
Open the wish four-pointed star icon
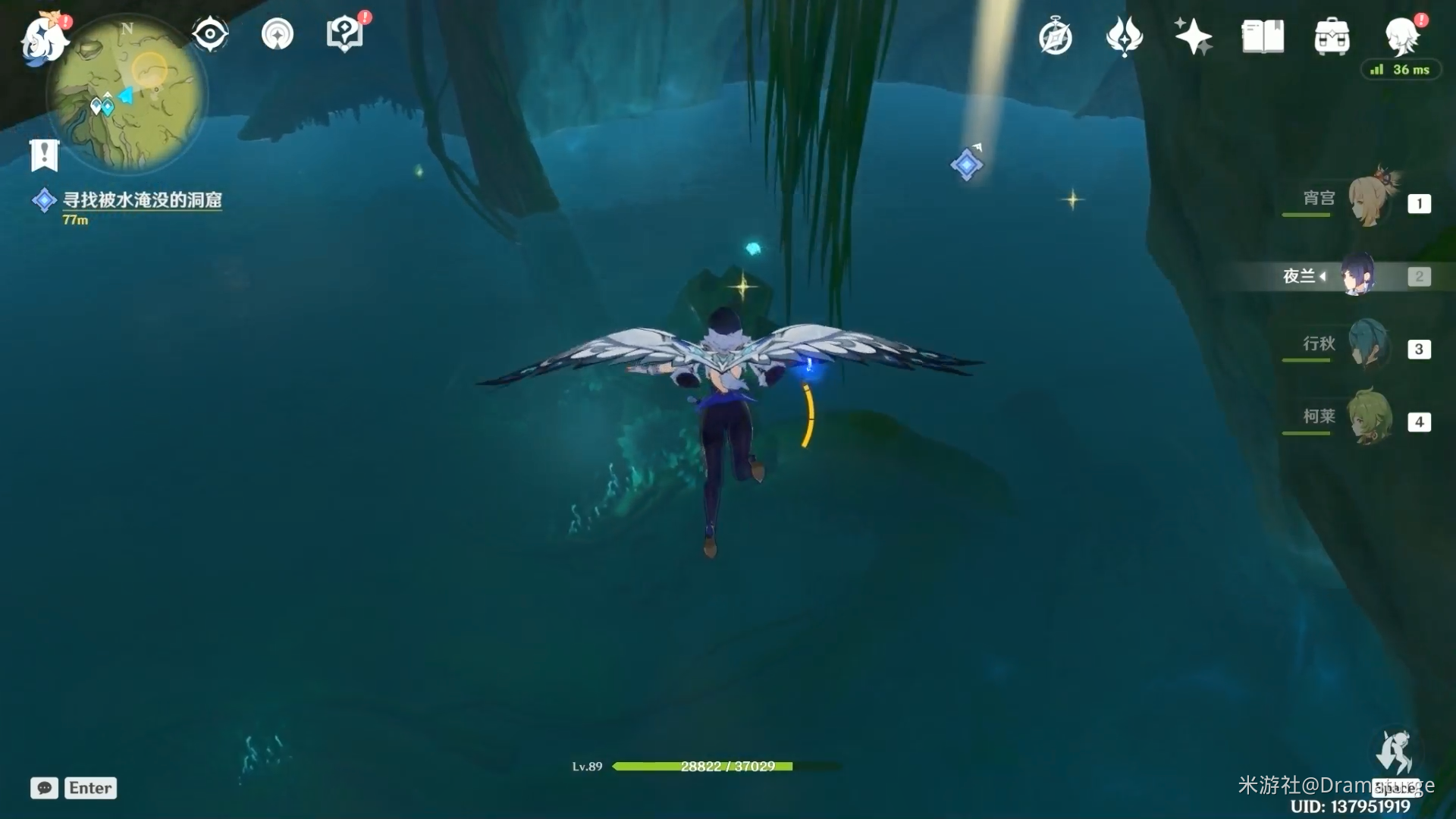pyautogui.click(x=1193, y=36)
